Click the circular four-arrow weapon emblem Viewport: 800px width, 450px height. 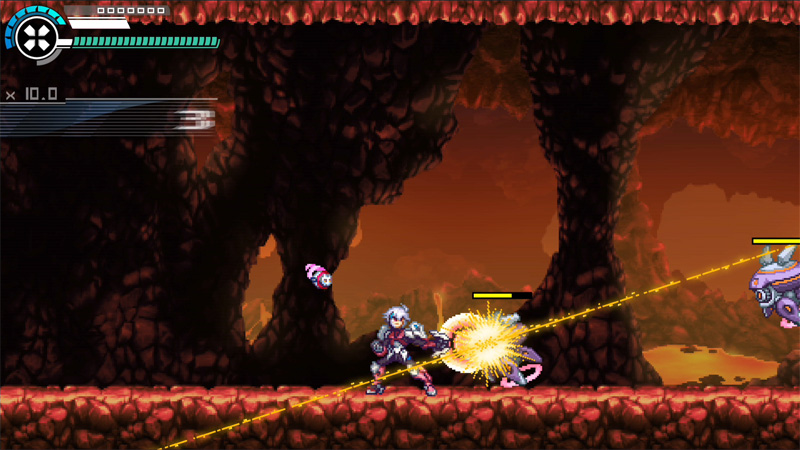pyautogui.click(x=37, y=37)
